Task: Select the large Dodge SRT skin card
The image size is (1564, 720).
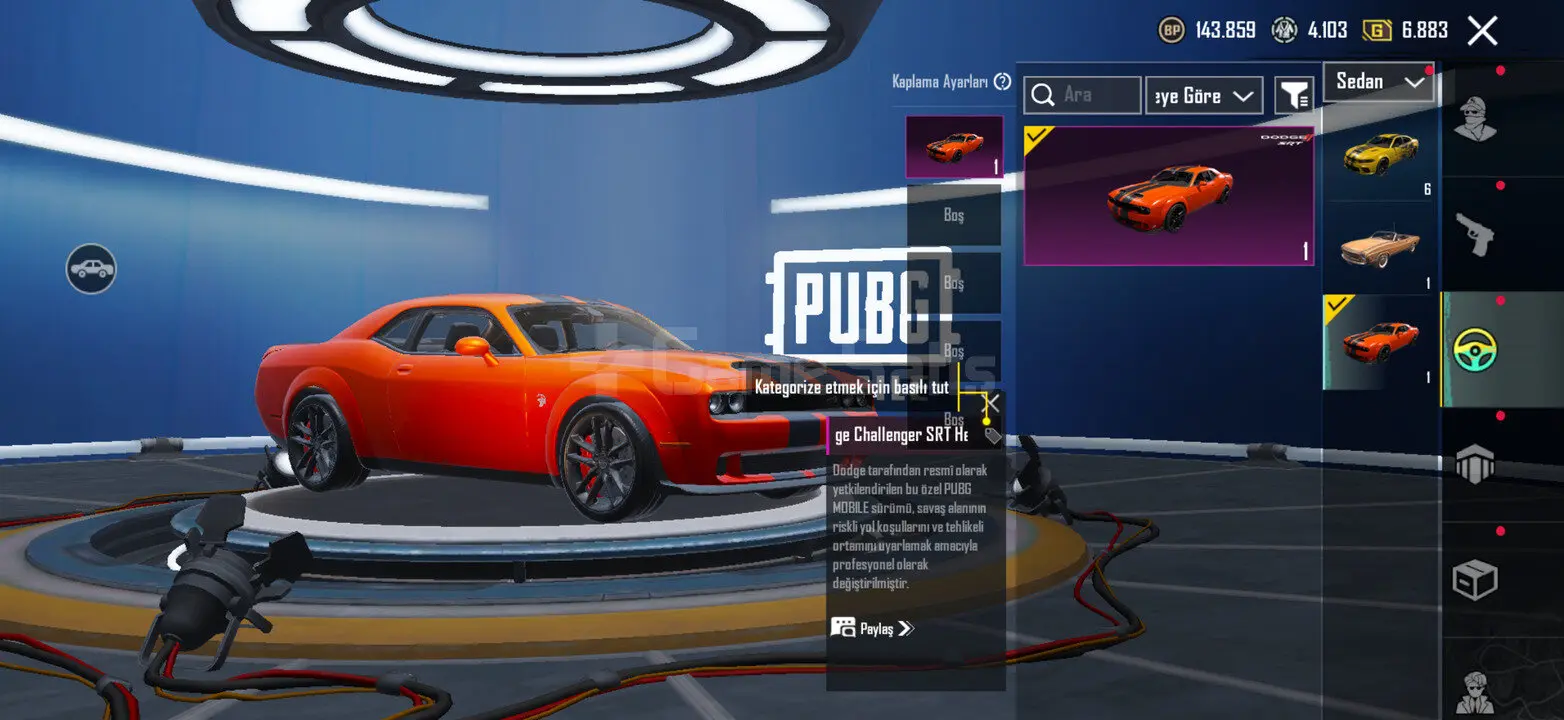Action: [1168, 196]
